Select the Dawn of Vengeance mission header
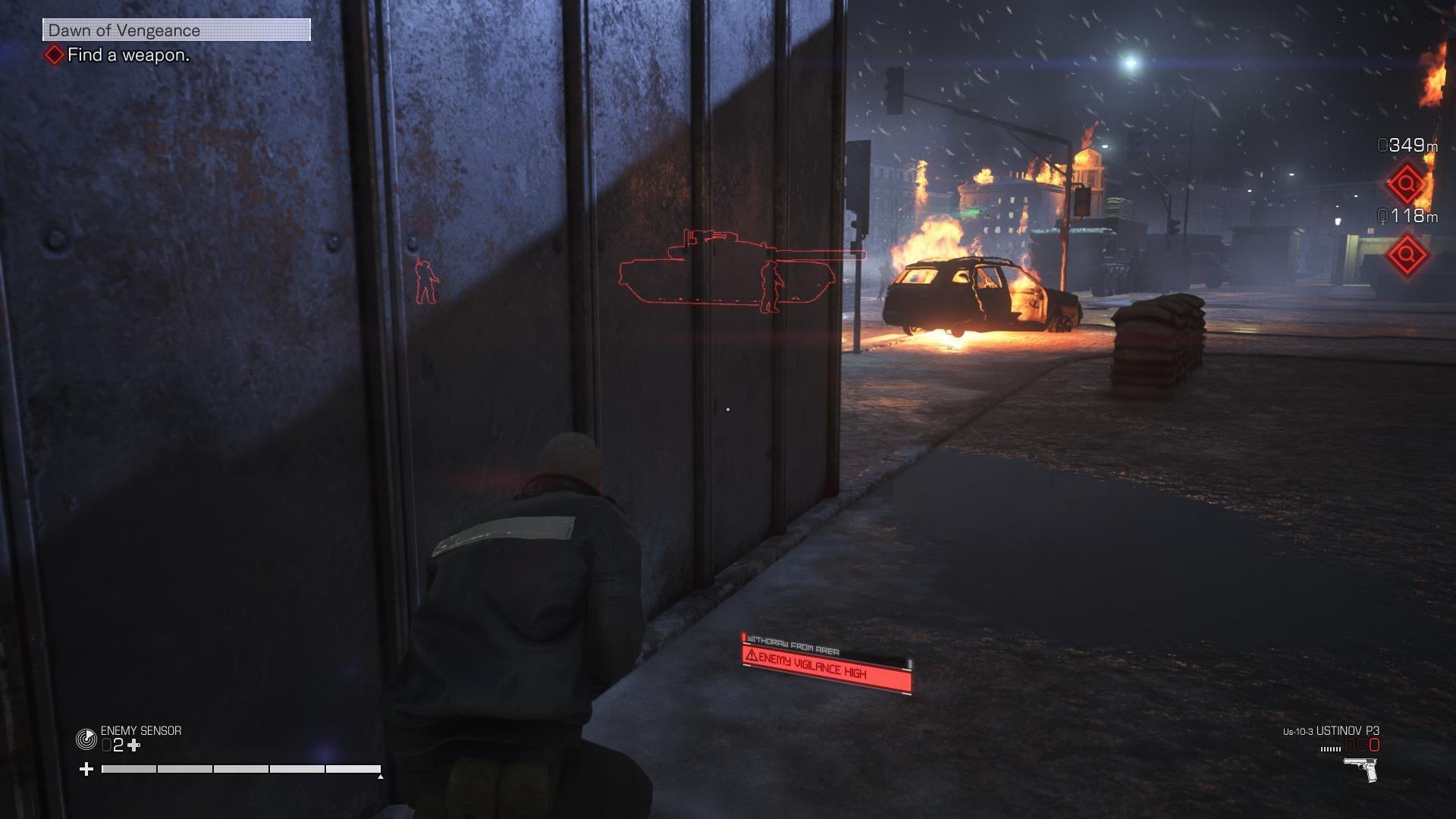The width and height of the screenshot is (1456, 819). (x=124, y=30)
